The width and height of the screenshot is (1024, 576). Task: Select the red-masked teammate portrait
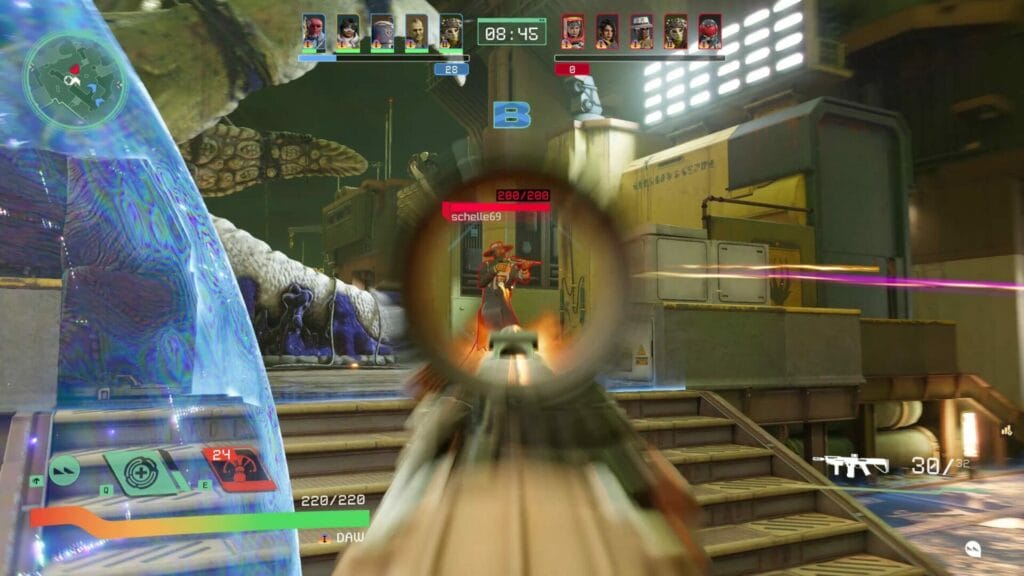coord(314,32)
